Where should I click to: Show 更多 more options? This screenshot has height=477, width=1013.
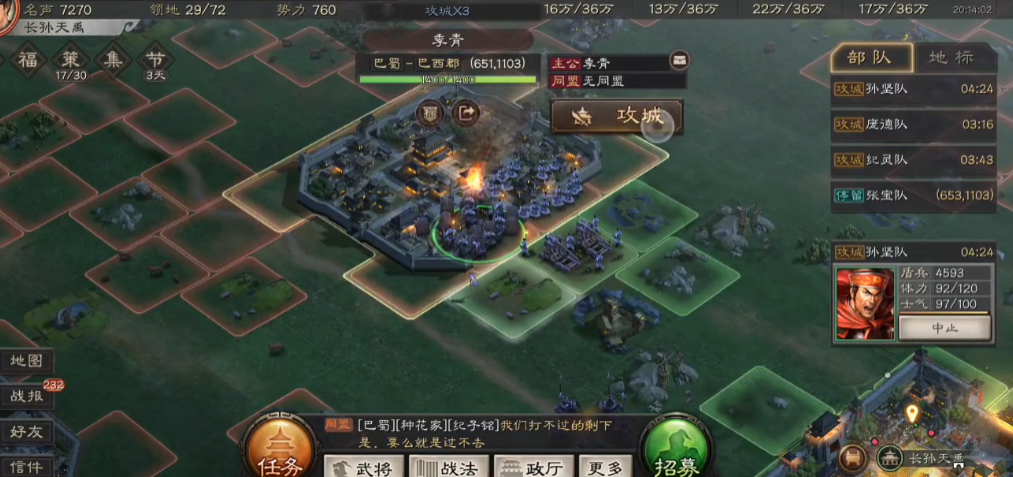pos(604,467)
